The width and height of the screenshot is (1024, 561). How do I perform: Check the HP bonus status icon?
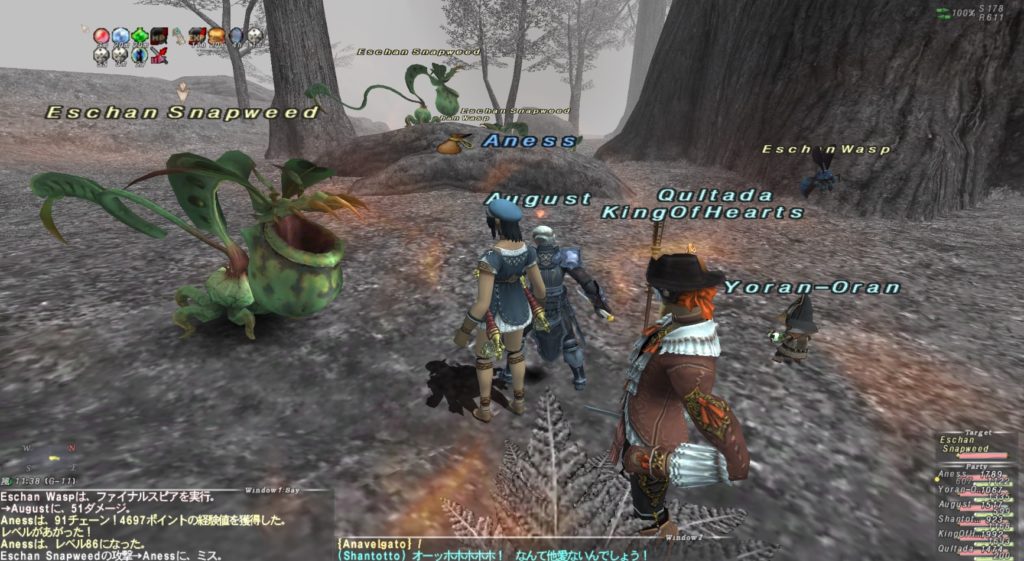pyautogui.click(x=159, y=37)
